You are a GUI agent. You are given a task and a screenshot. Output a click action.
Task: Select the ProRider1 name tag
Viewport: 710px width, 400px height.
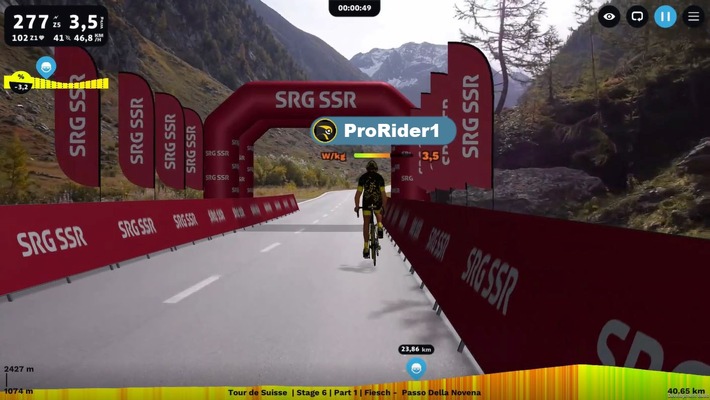pyautogui.click(x=384, y=131)
